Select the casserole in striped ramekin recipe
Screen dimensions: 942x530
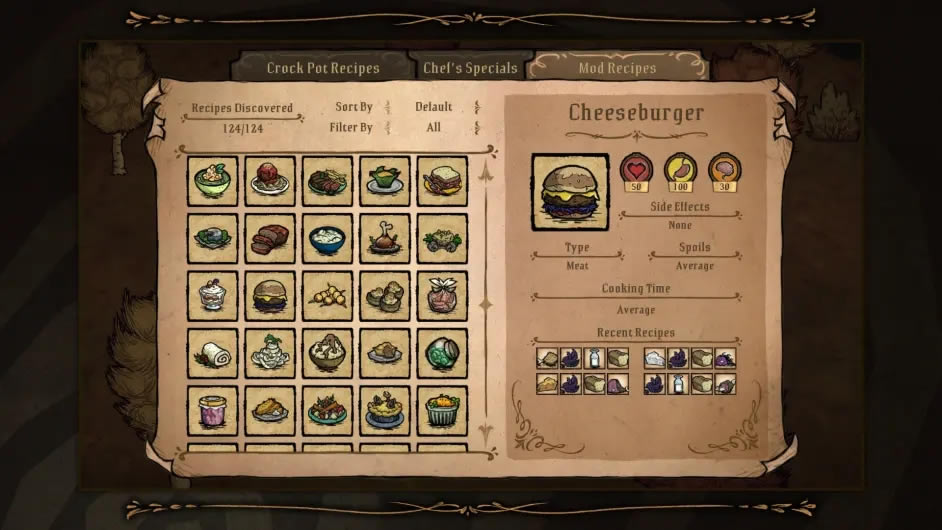tap(442, 411)
